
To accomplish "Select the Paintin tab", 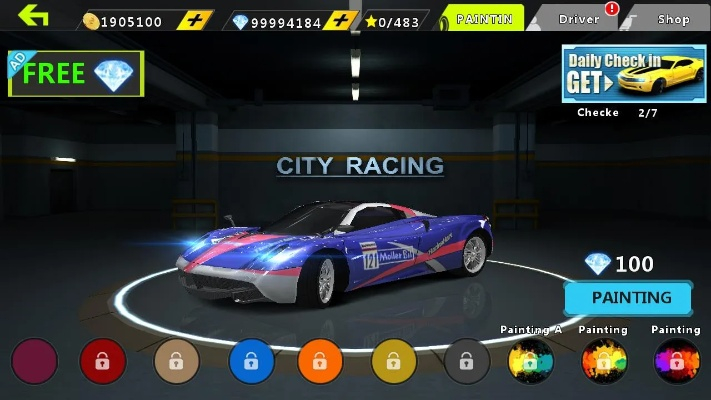I will point(483,19).
